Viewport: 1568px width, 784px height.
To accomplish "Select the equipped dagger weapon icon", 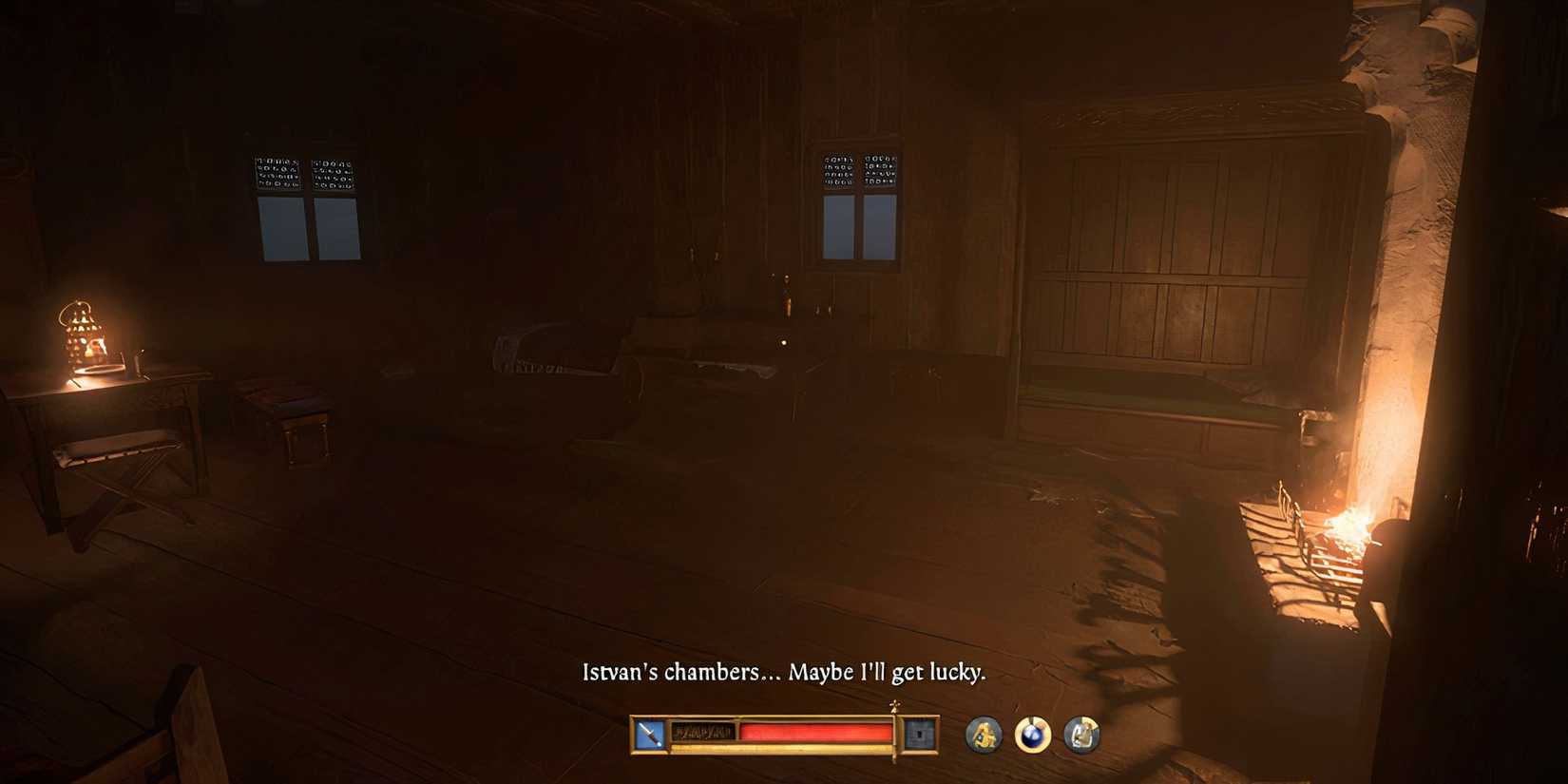I will point(649,732).
